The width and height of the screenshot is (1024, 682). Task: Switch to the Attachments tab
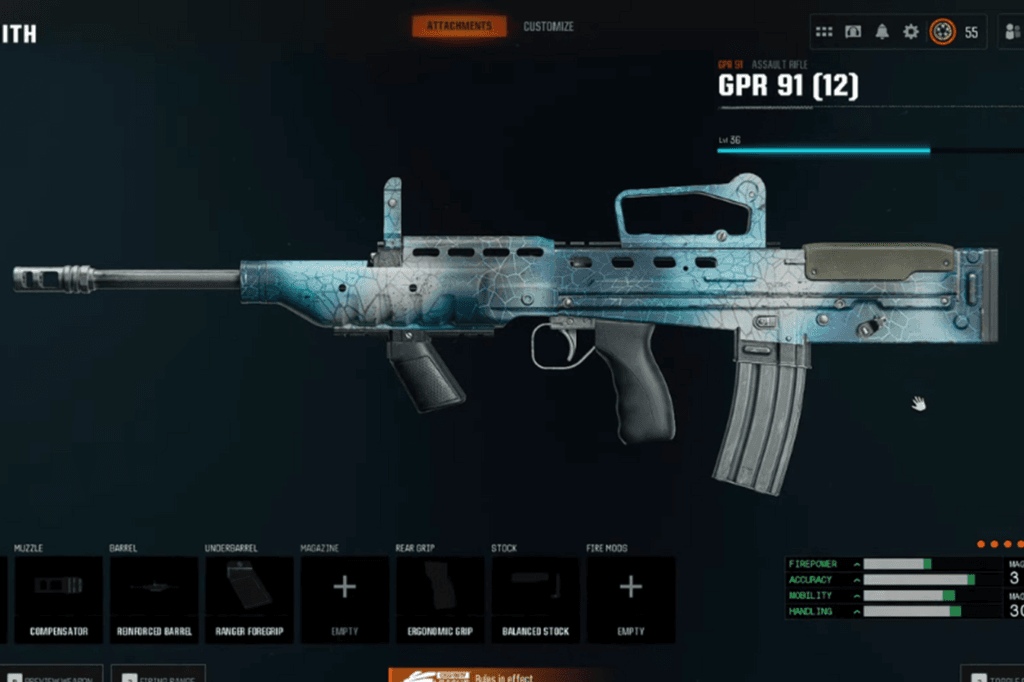[x=459, y=26]
